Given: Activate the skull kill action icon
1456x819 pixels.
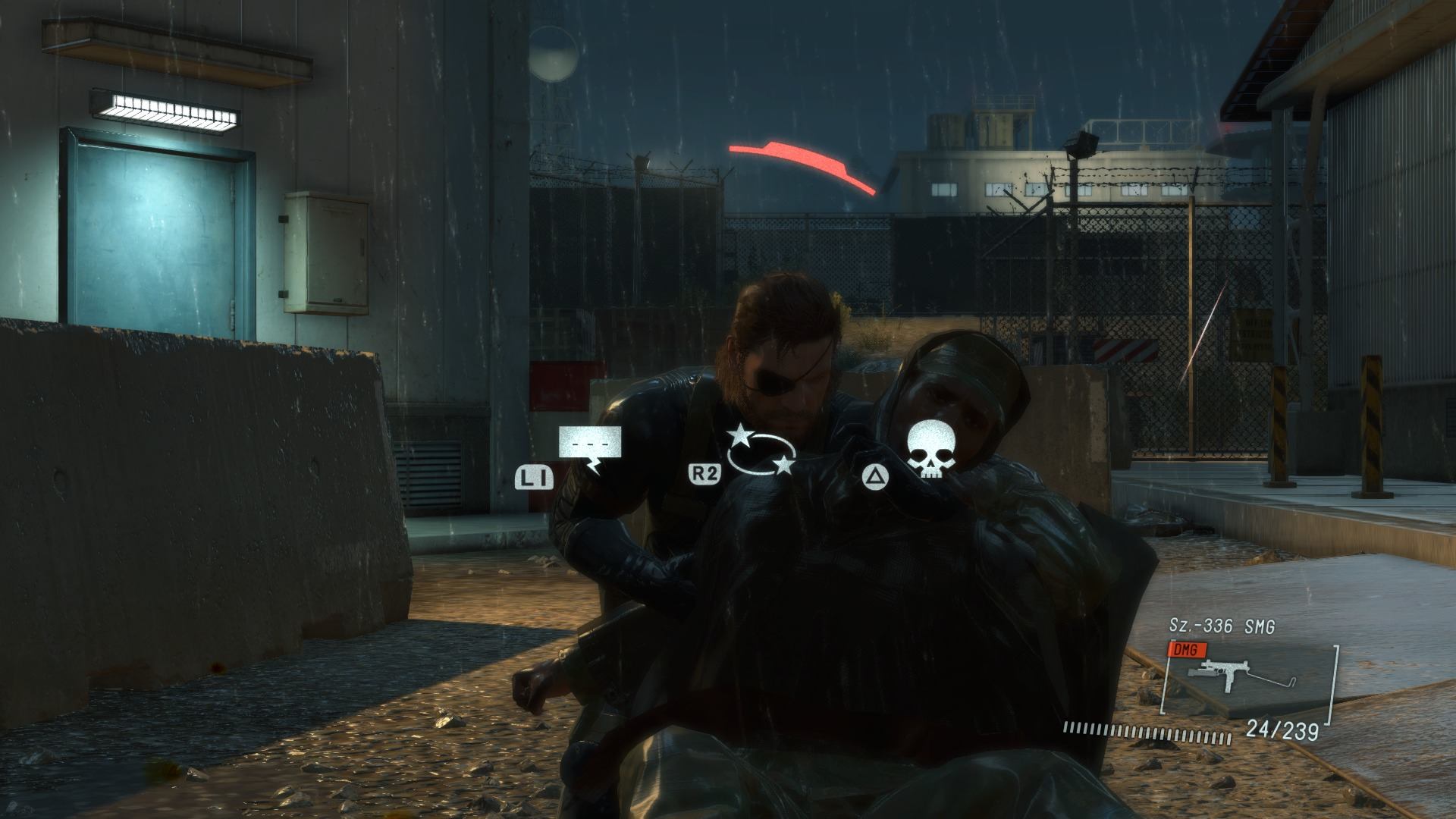Looking at the screenshot, I should (930, 450).
